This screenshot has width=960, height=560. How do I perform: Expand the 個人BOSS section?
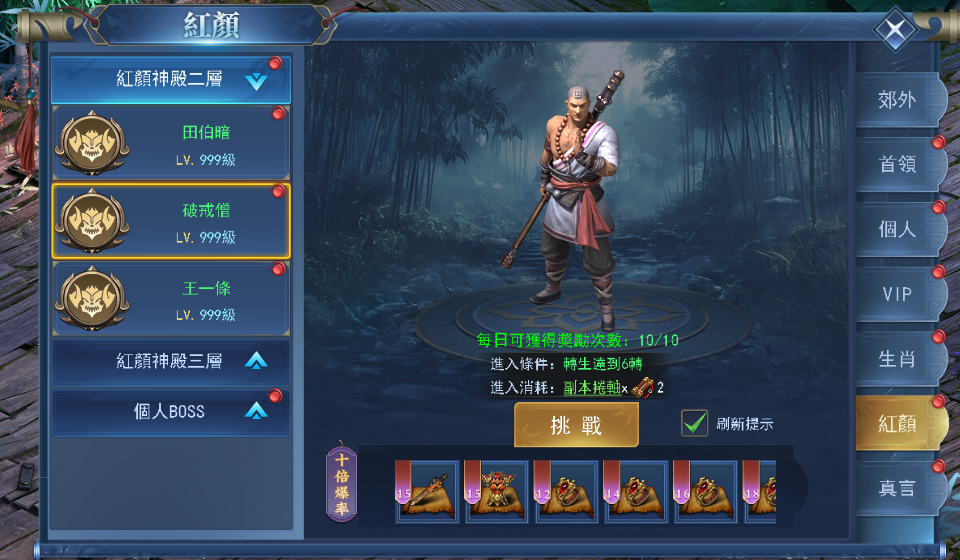171,411
